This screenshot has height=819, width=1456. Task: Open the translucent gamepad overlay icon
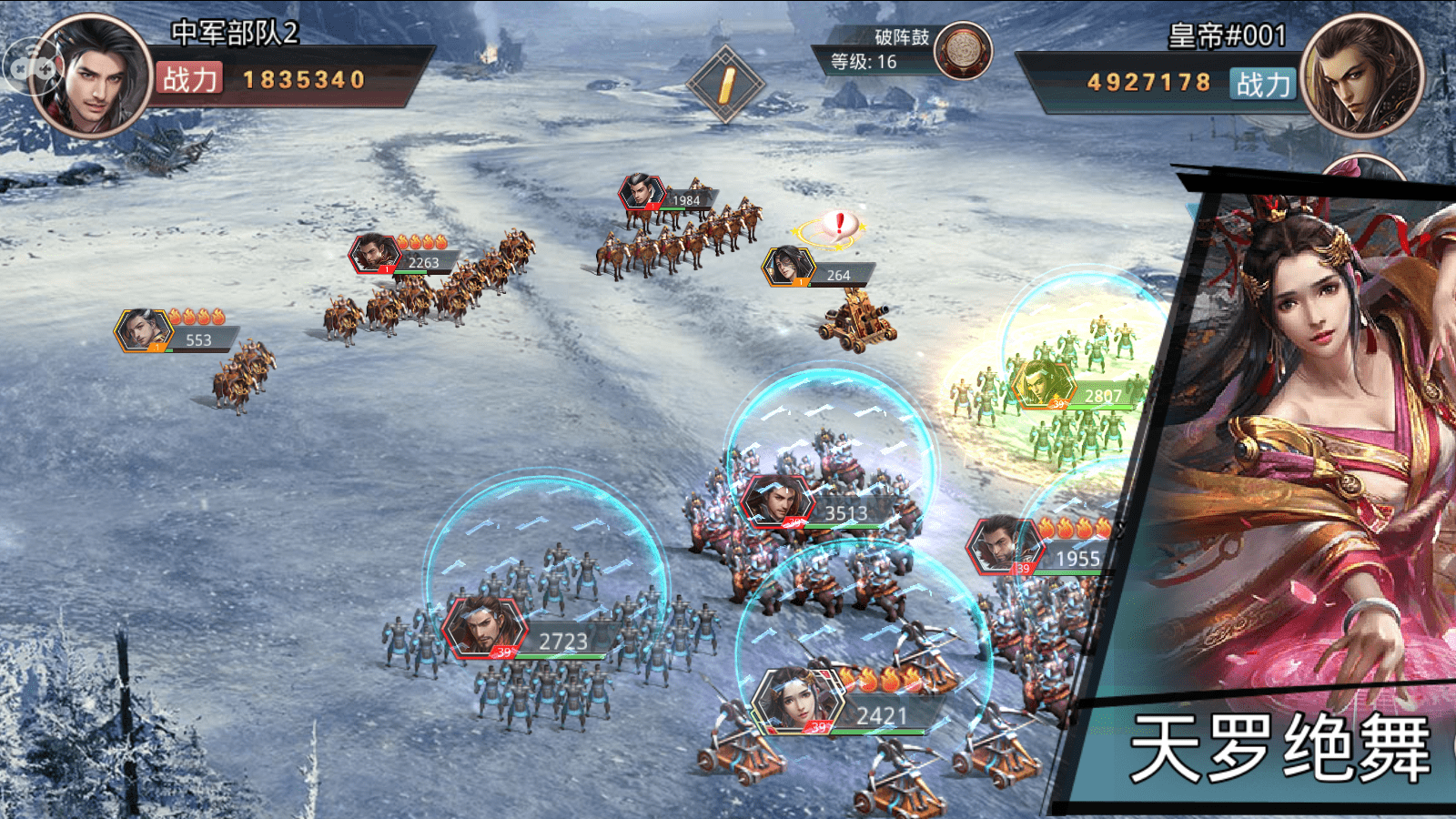[30, 66]
